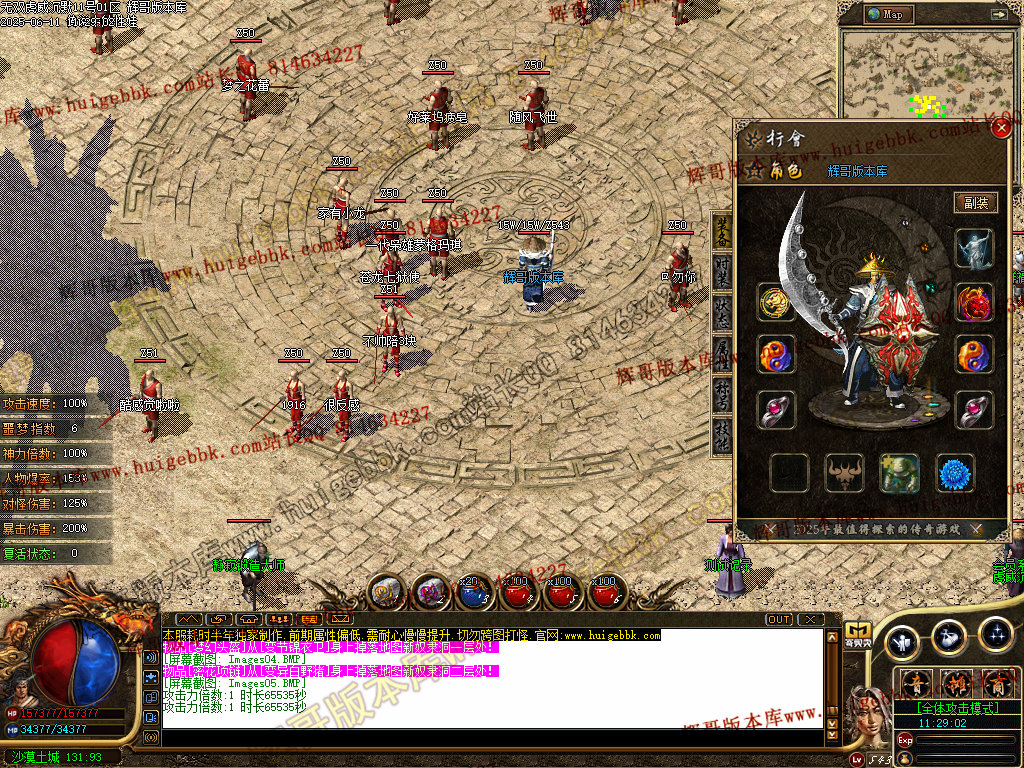The width and height of the screenshot is (1024, 768).
Task: Open the character icon with sword and shield
Action: click(904, 641)
